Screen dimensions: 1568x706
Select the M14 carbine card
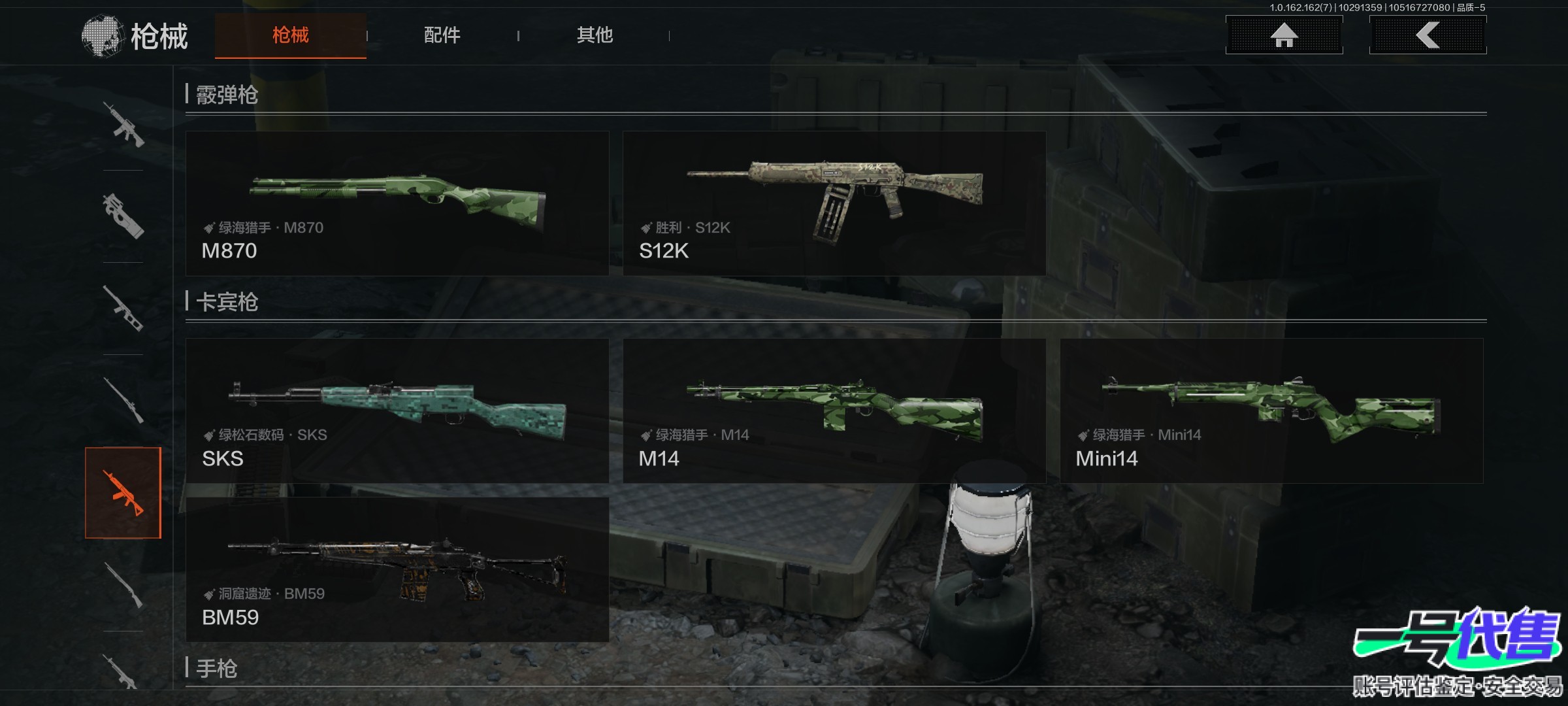(x=834, y=411)
